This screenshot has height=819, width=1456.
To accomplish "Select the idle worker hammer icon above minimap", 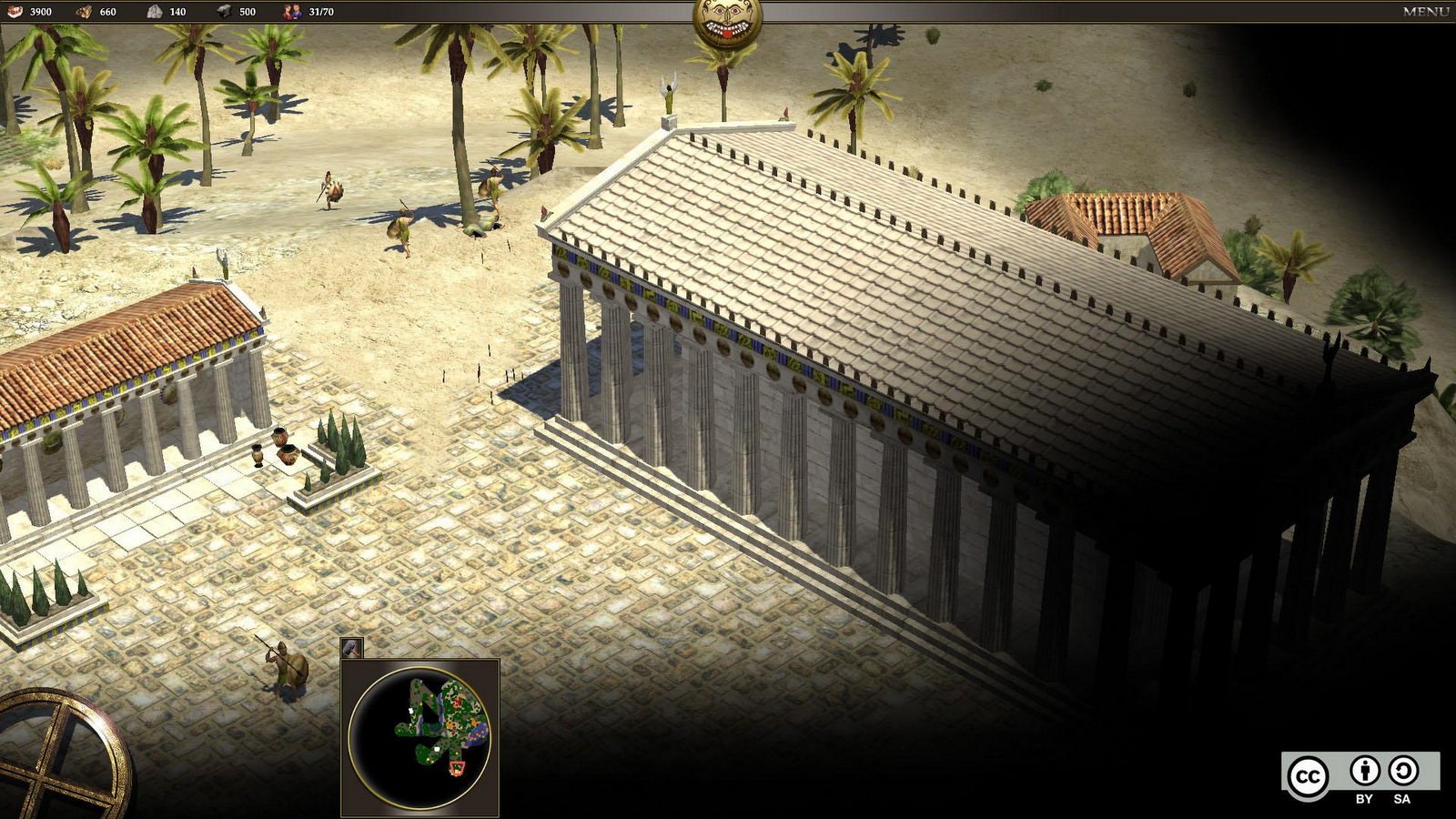I will point(350,648).
